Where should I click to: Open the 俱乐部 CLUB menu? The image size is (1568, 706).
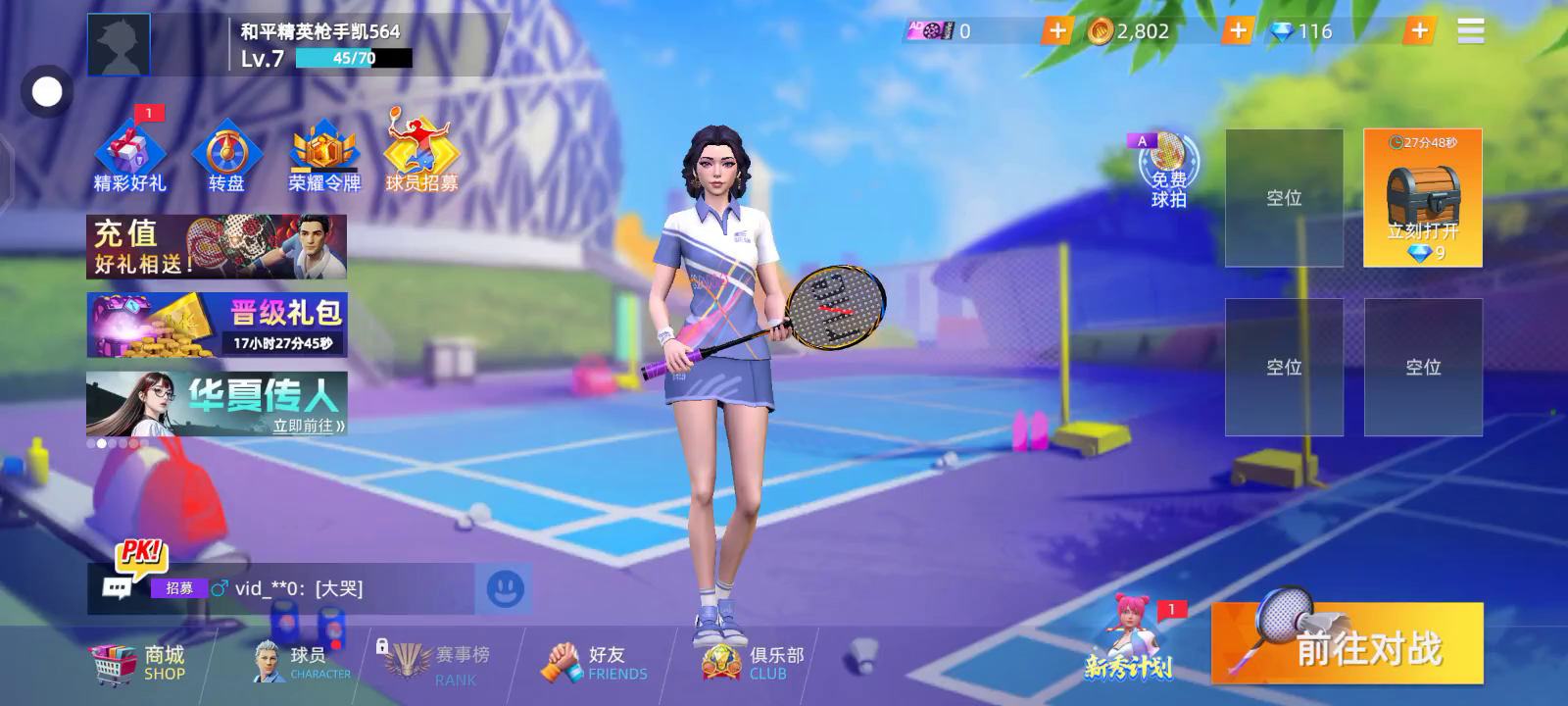(x=754, y=663)
